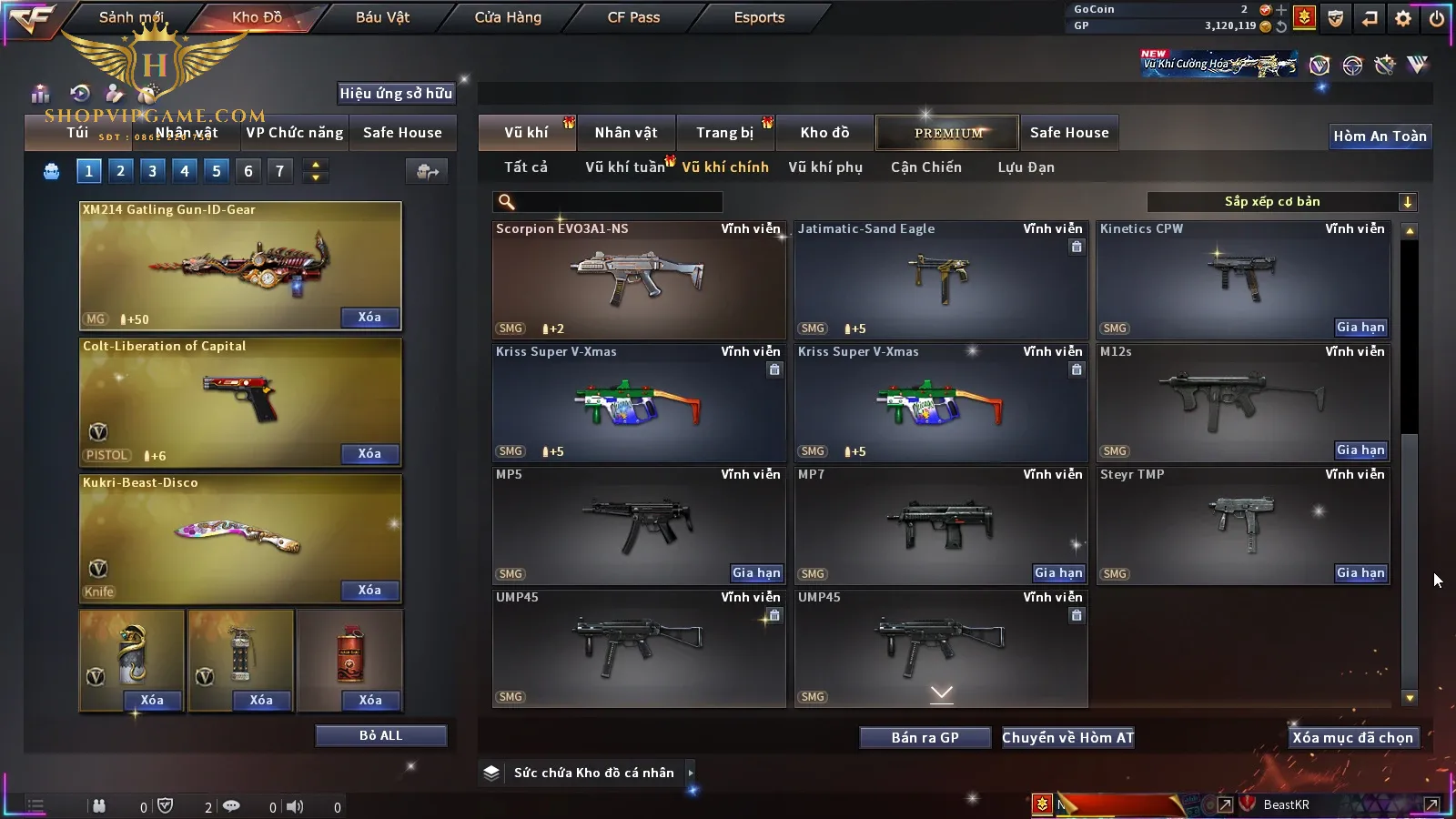Open the Báu Vật top menu

(382, 17)
